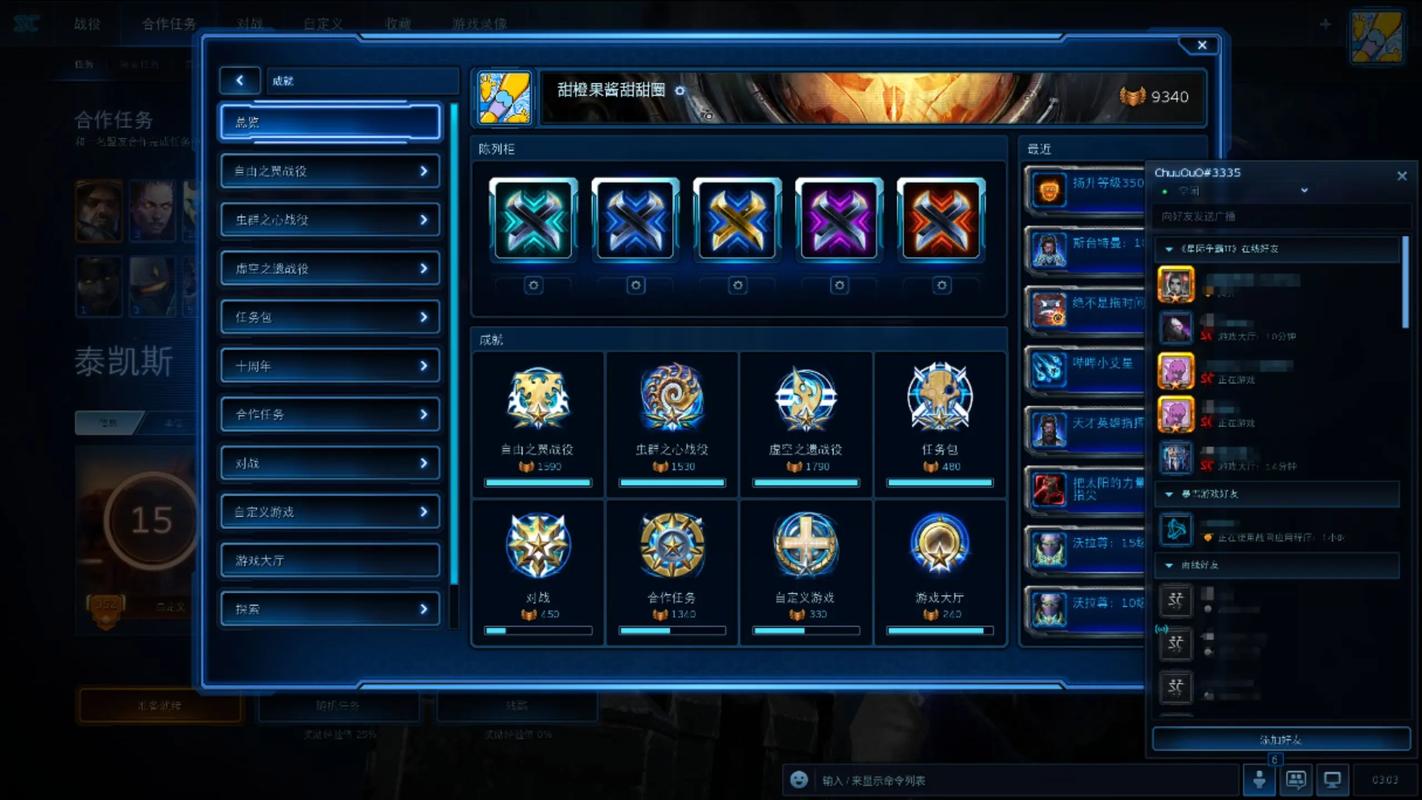Open the 任务包 menu entry
Image resolution: width=1422 pixels, height=800 pixels.
coord(330,317)
